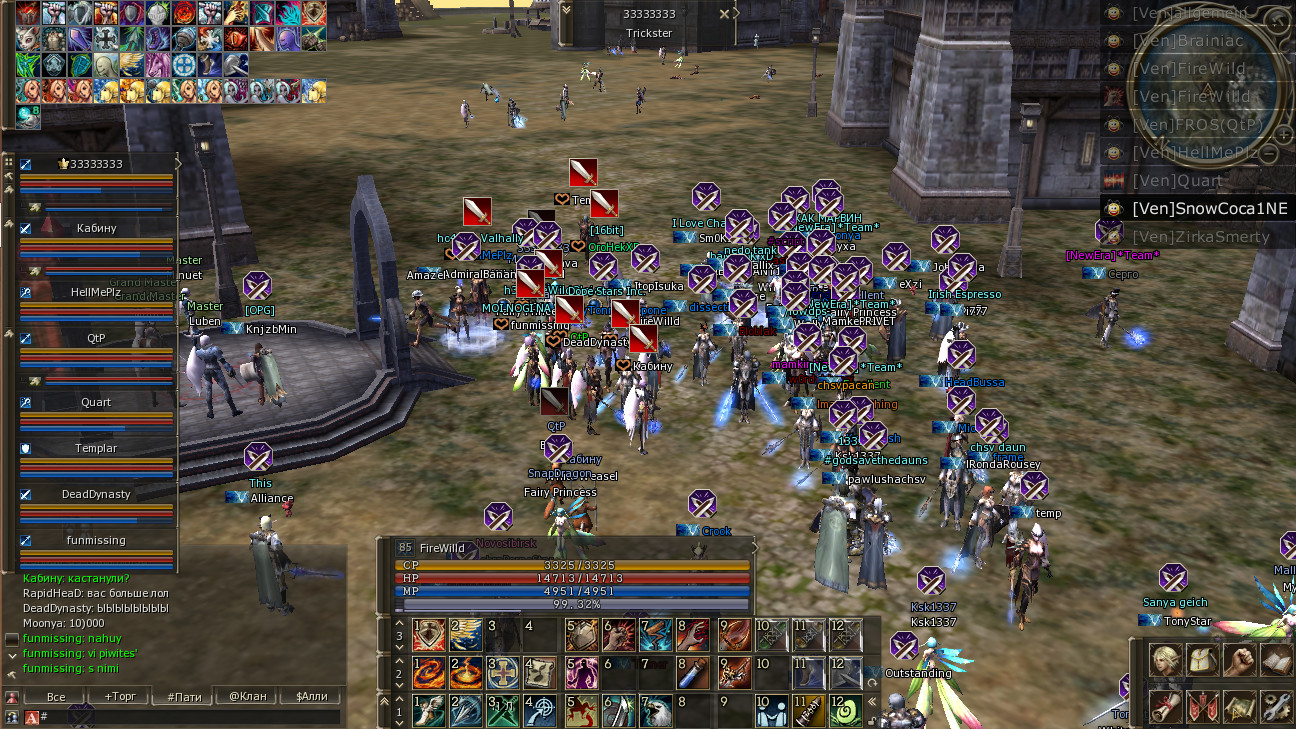Select party member Quart in party list
The width and height of the screenshot is (1296, 729).
[x=96, y=402]
